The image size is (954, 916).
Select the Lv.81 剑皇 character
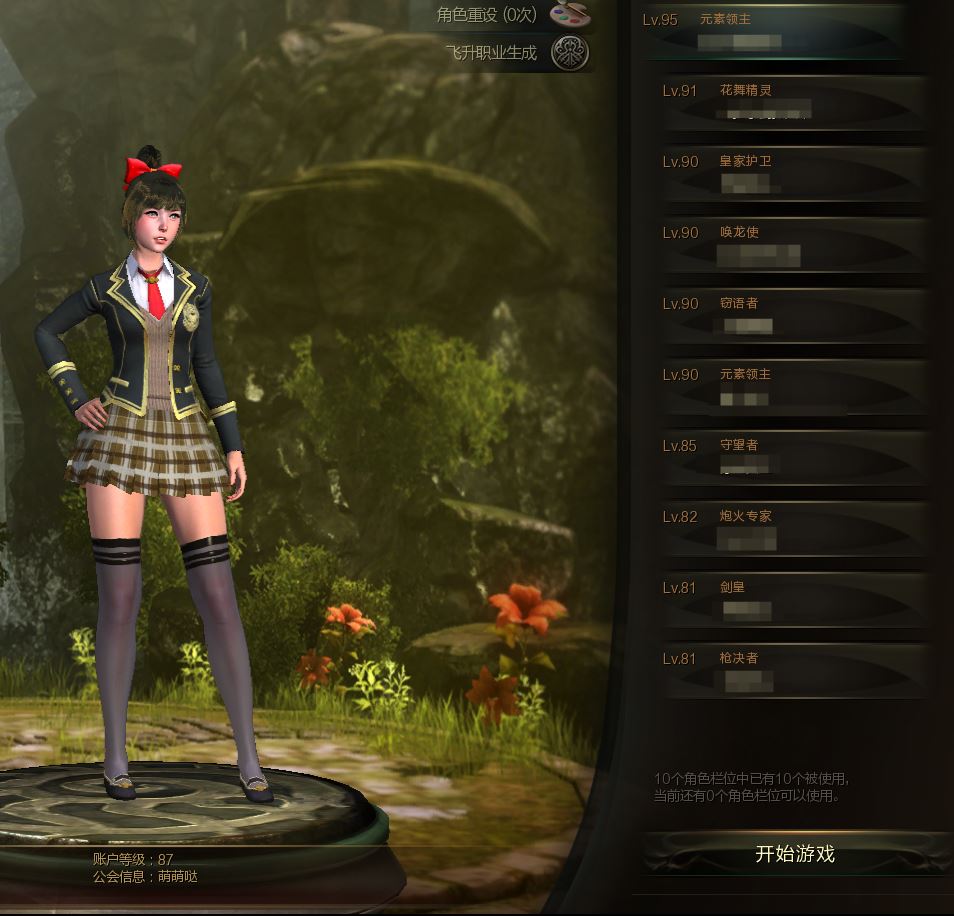point(795,599)
